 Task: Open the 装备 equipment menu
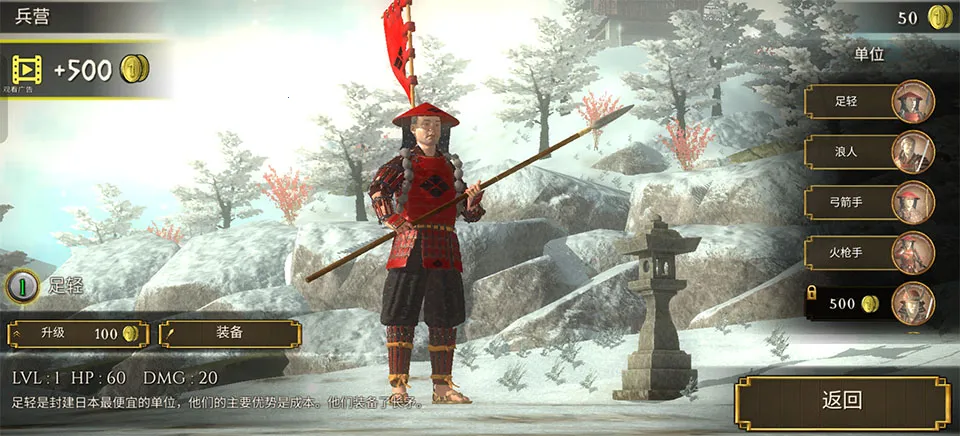tap(229, 333)
